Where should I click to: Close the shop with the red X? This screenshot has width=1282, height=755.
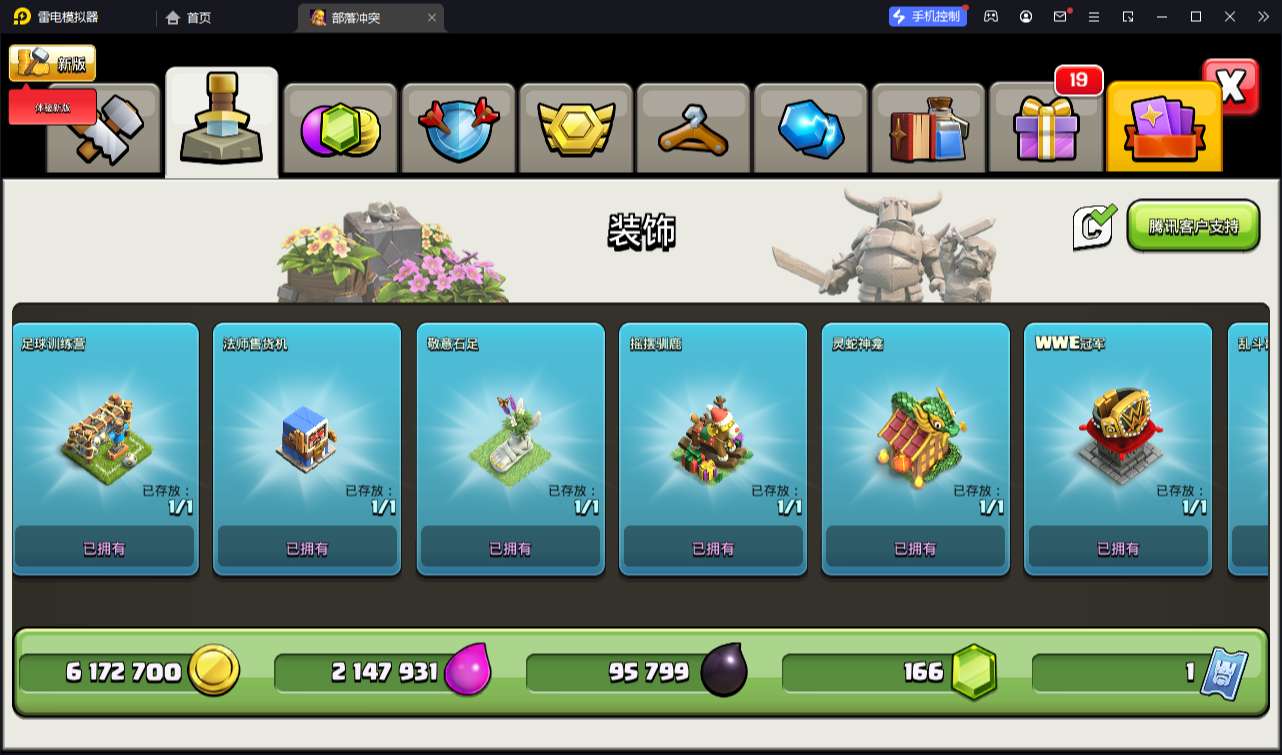[x=1231, y=87]
